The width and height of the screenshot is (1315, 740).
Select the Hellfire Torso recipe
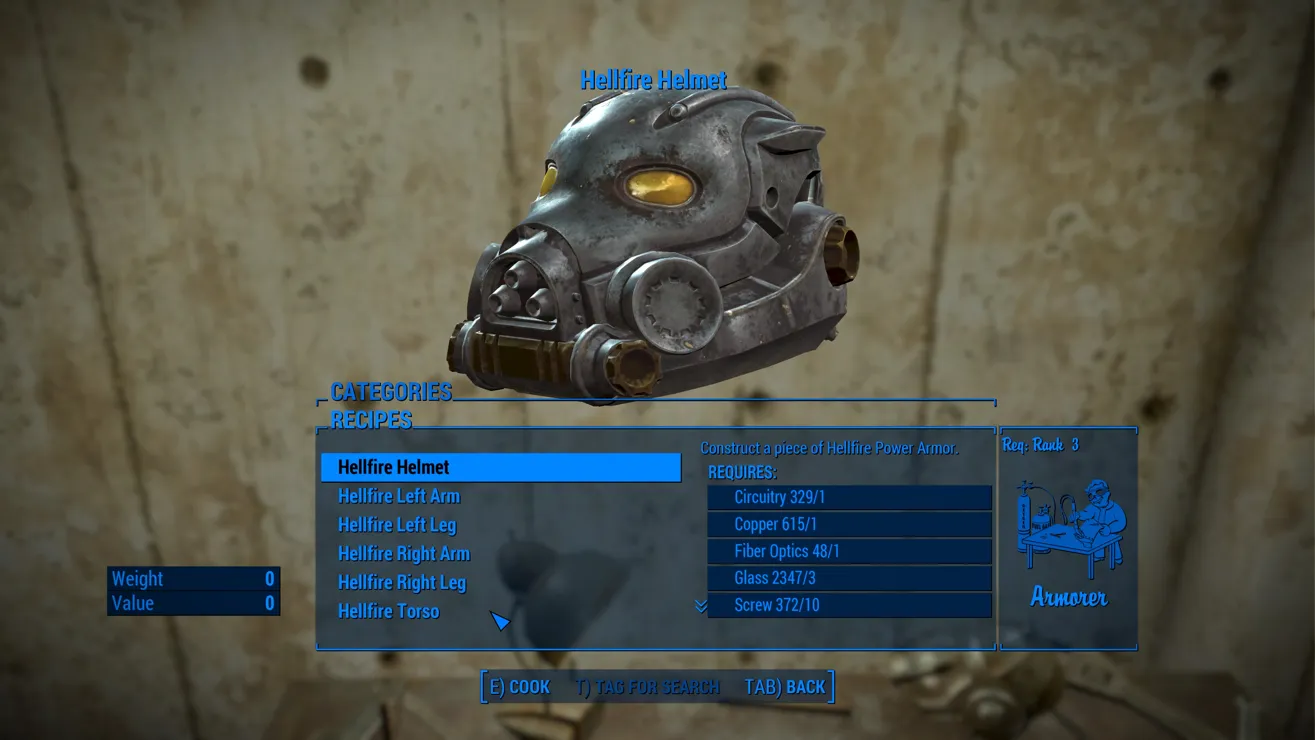388,611
